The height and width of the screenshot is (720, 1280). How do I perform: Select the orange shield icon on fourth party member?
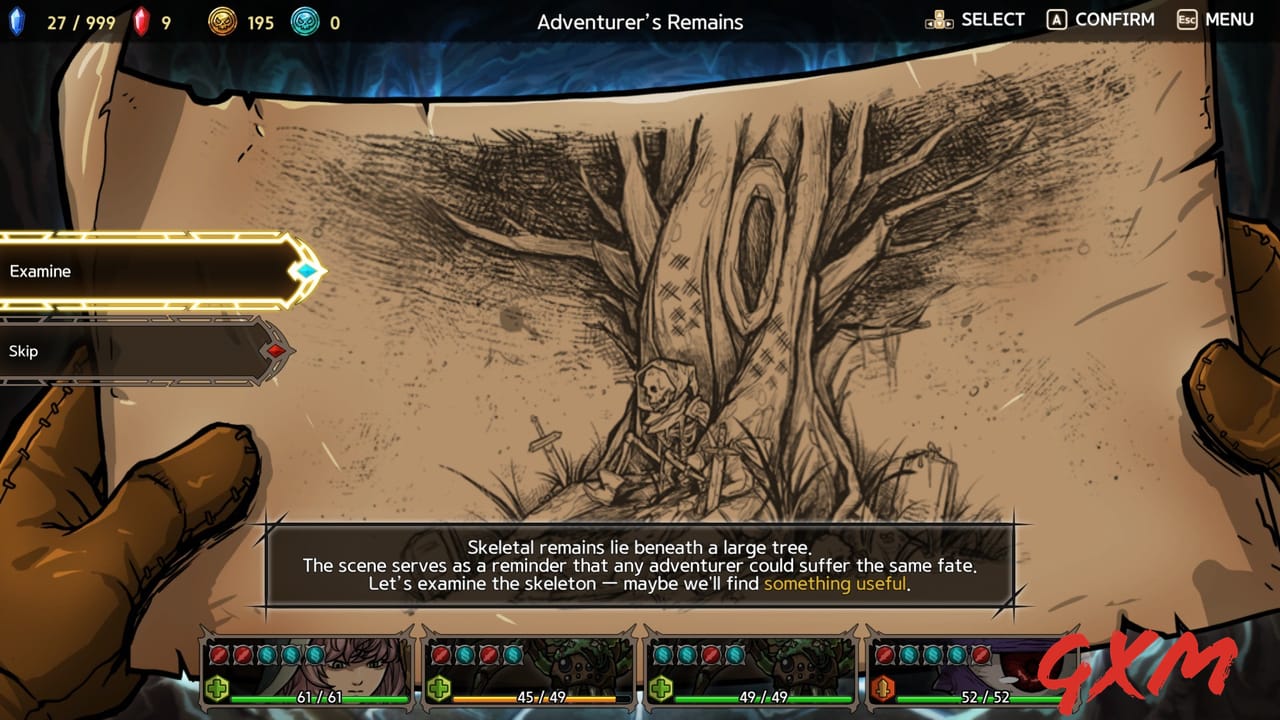883,686
